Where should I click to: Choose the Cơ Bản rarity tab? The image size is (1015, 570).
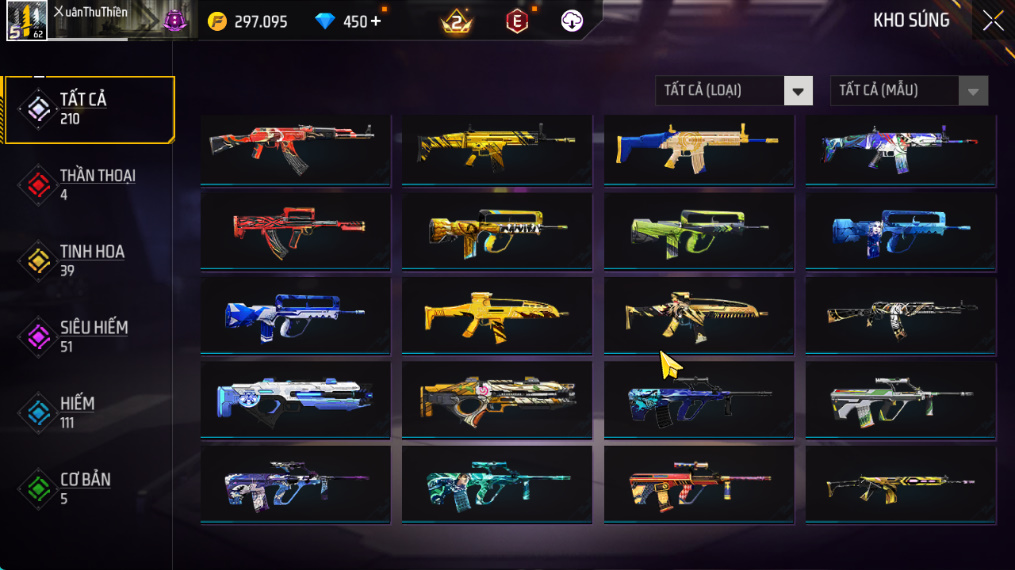tap(90, 488)
